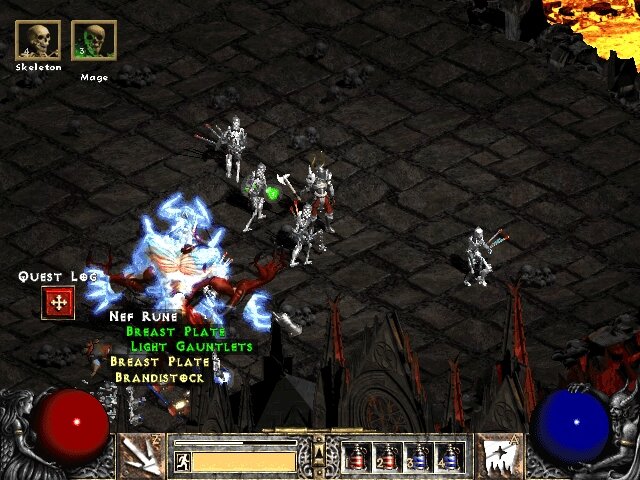Screen dimensions: 640x480
Task: Select the Skeleton minion portrait
Action: coord(39,40)
